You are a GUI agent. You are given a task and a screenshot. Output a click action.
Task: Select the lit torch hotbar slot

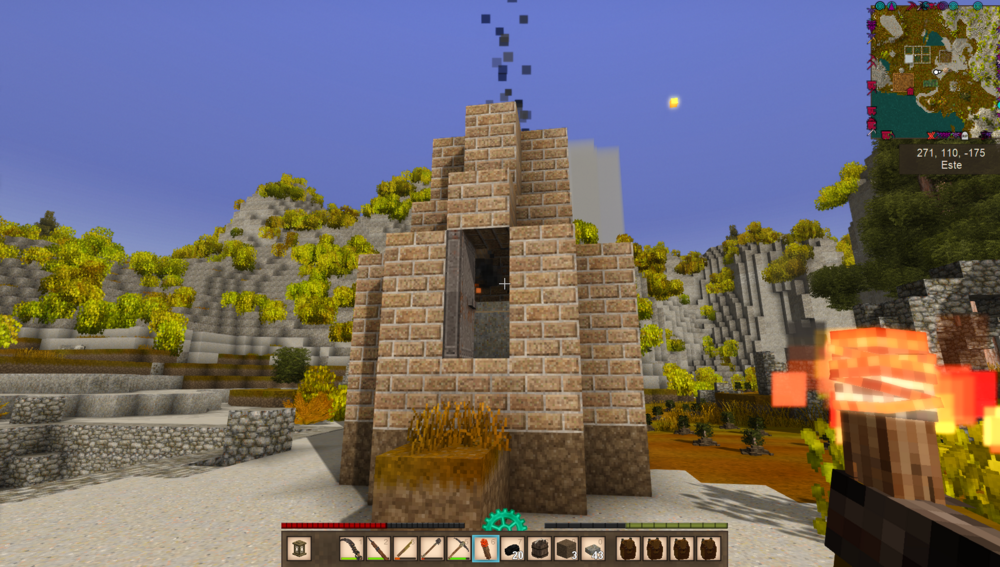click(x=485, y=548)
